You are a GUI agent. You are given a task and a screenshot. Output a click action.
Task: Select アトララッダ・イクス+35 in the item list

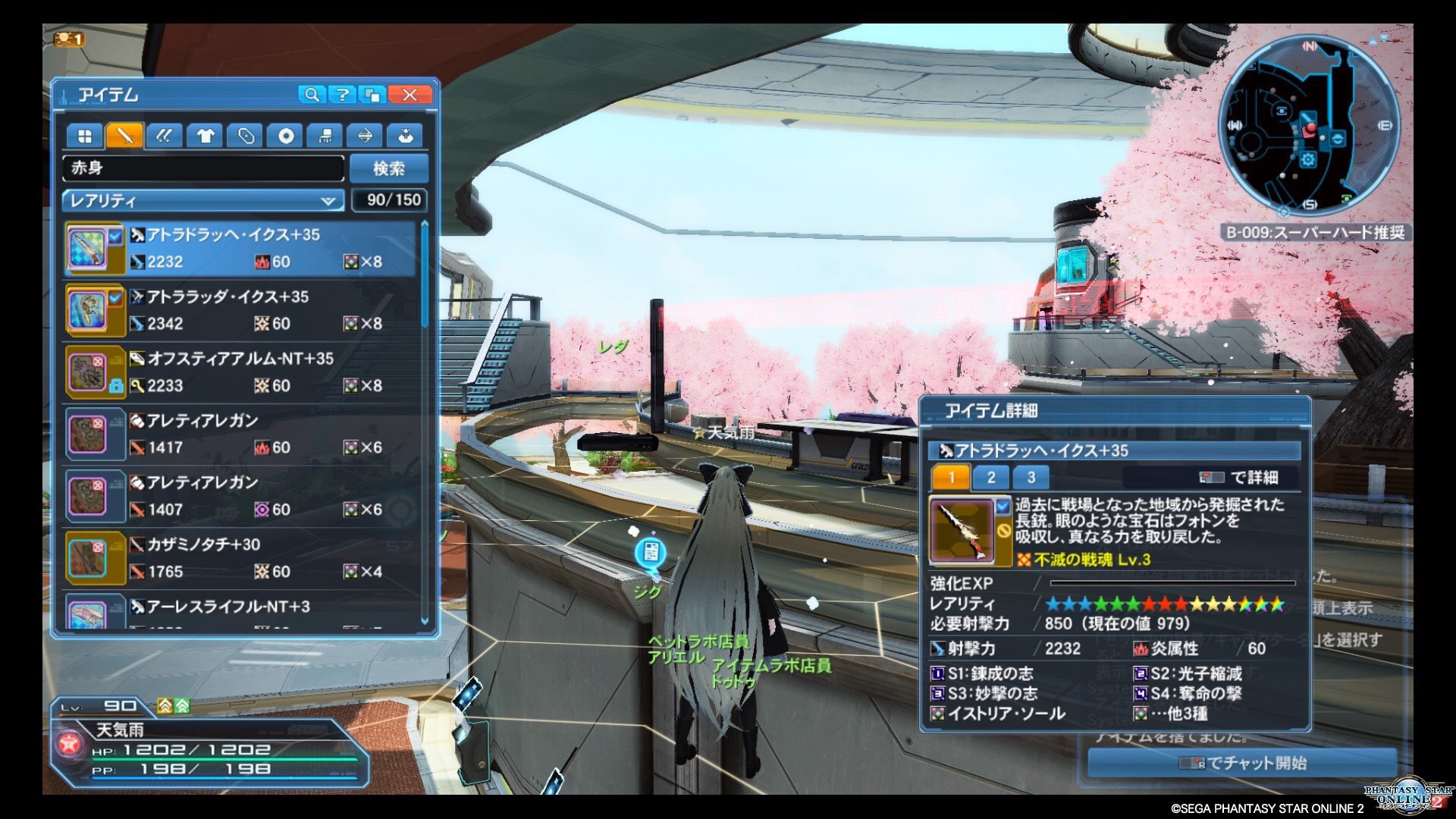(241, 310)
